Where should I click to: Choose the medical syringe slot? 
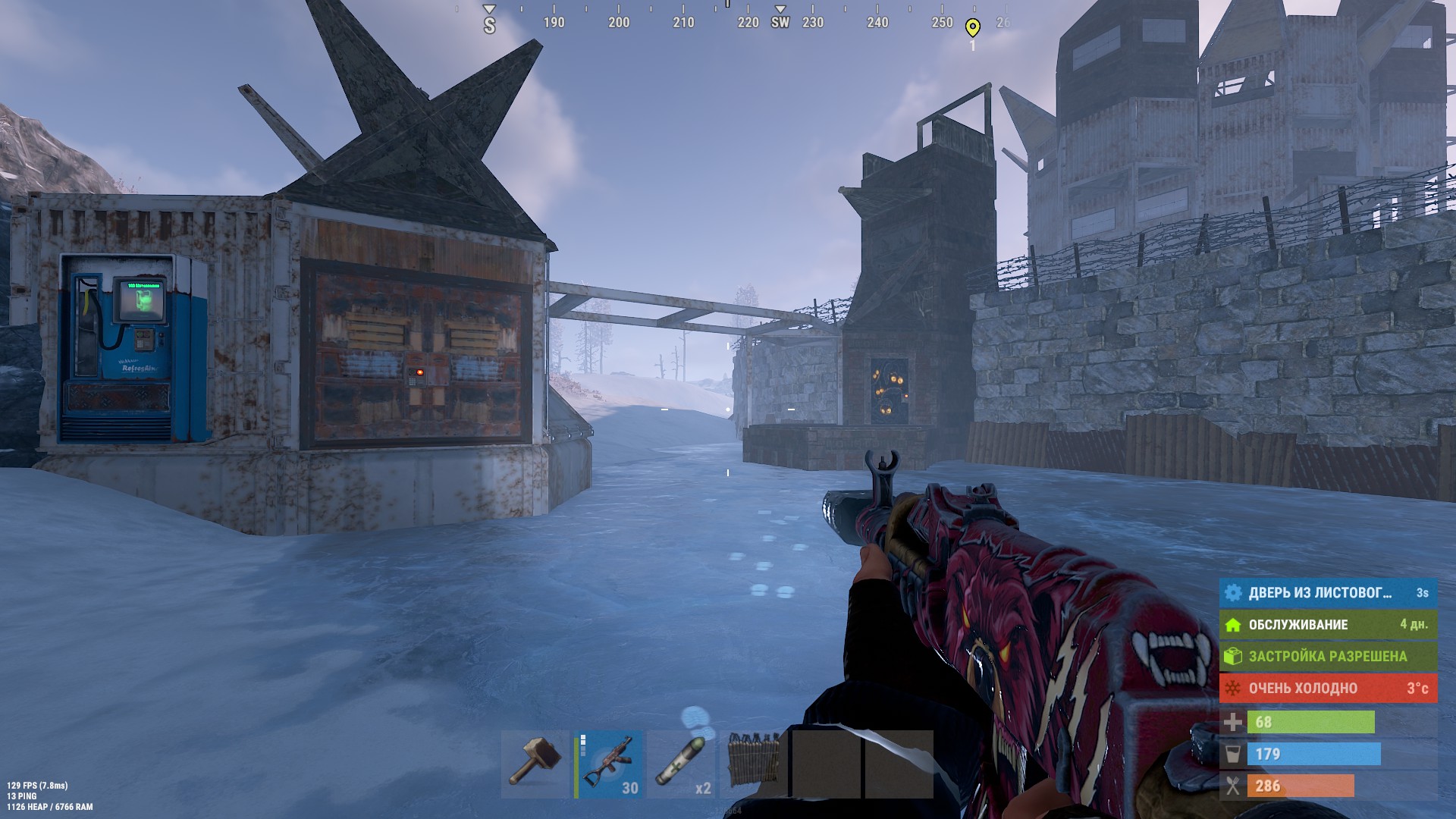[x=682, y=764]
